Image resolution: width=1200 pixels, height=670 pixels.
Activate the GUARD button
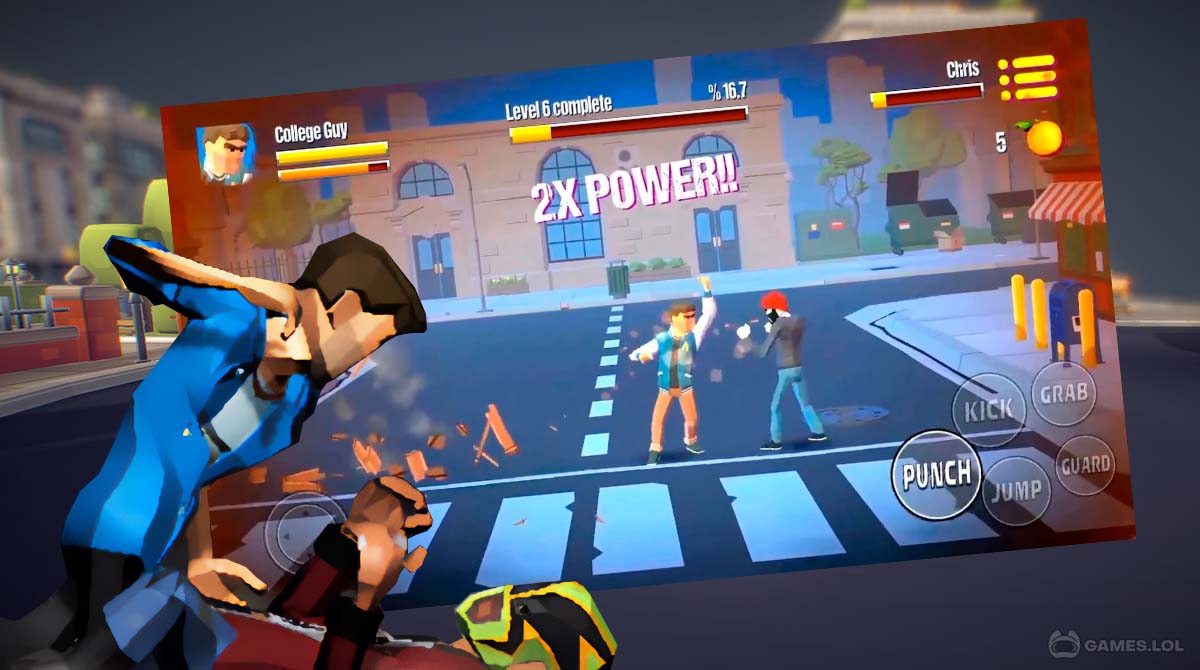pyautogui.click(x=1086, y=464)
